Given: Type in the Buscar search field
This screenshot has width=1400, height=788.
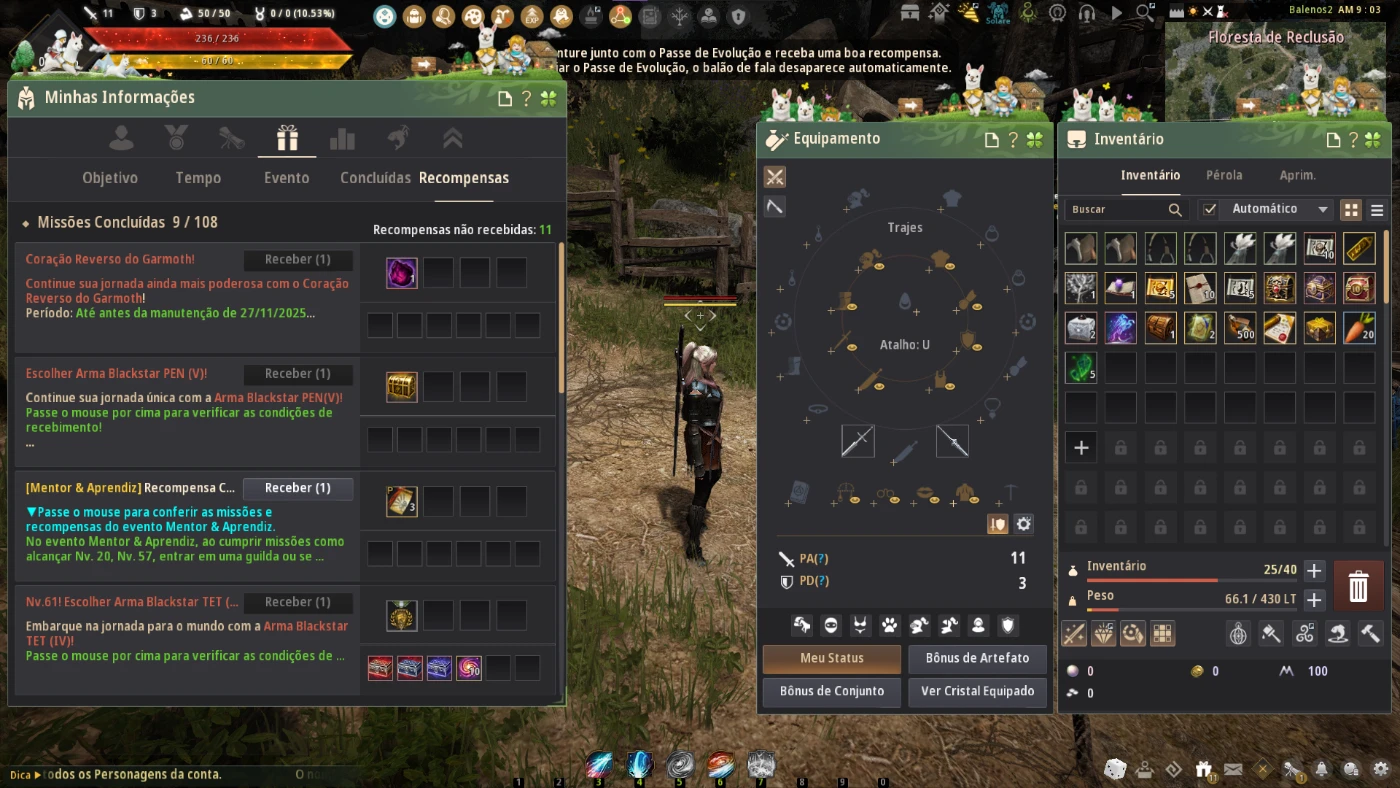Looking at the screenshot, I should [x=1115, y=210].
